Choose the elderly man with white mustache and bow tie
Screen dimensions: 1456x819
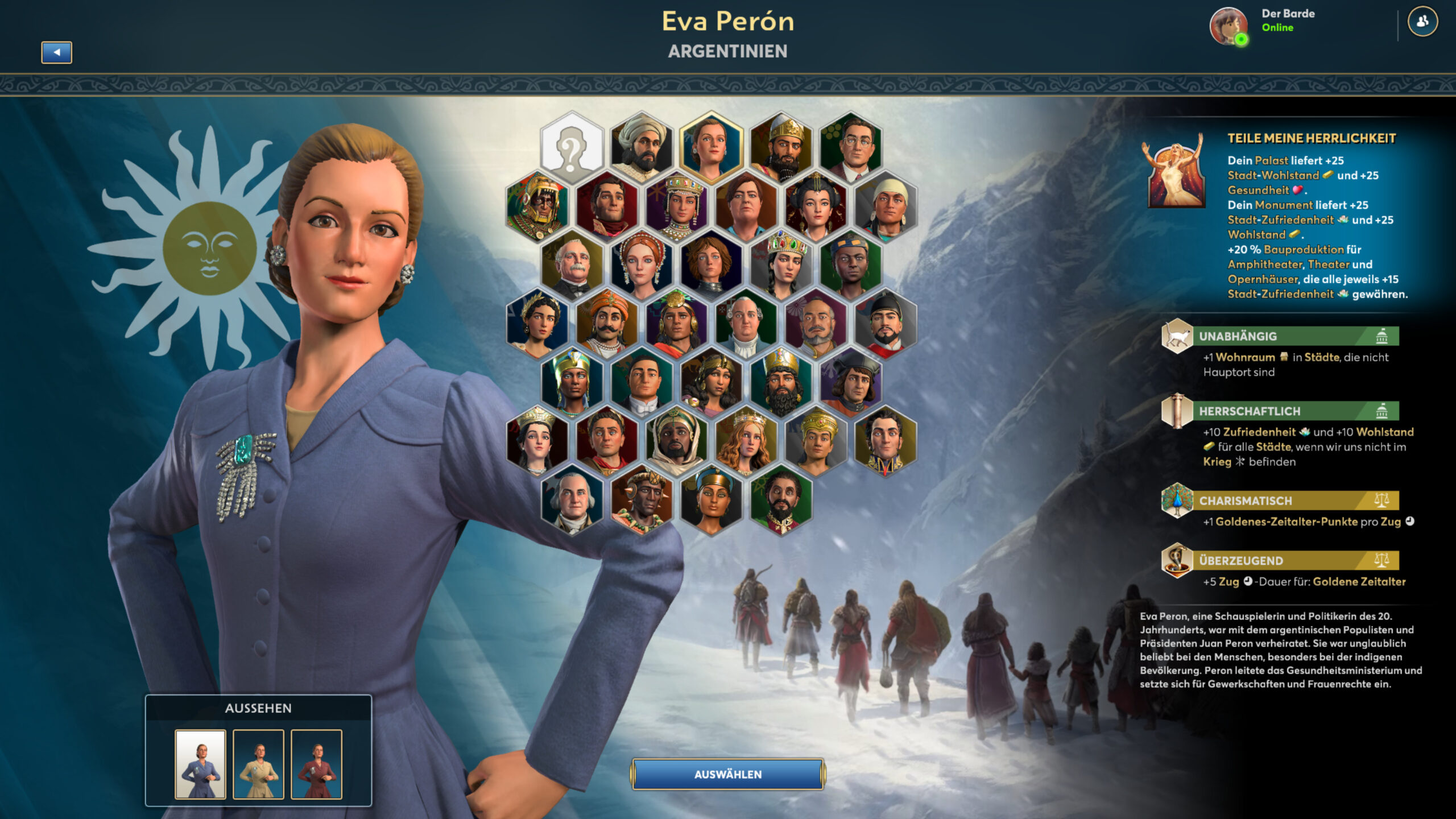pyautogui.click(x=572, y=265)
